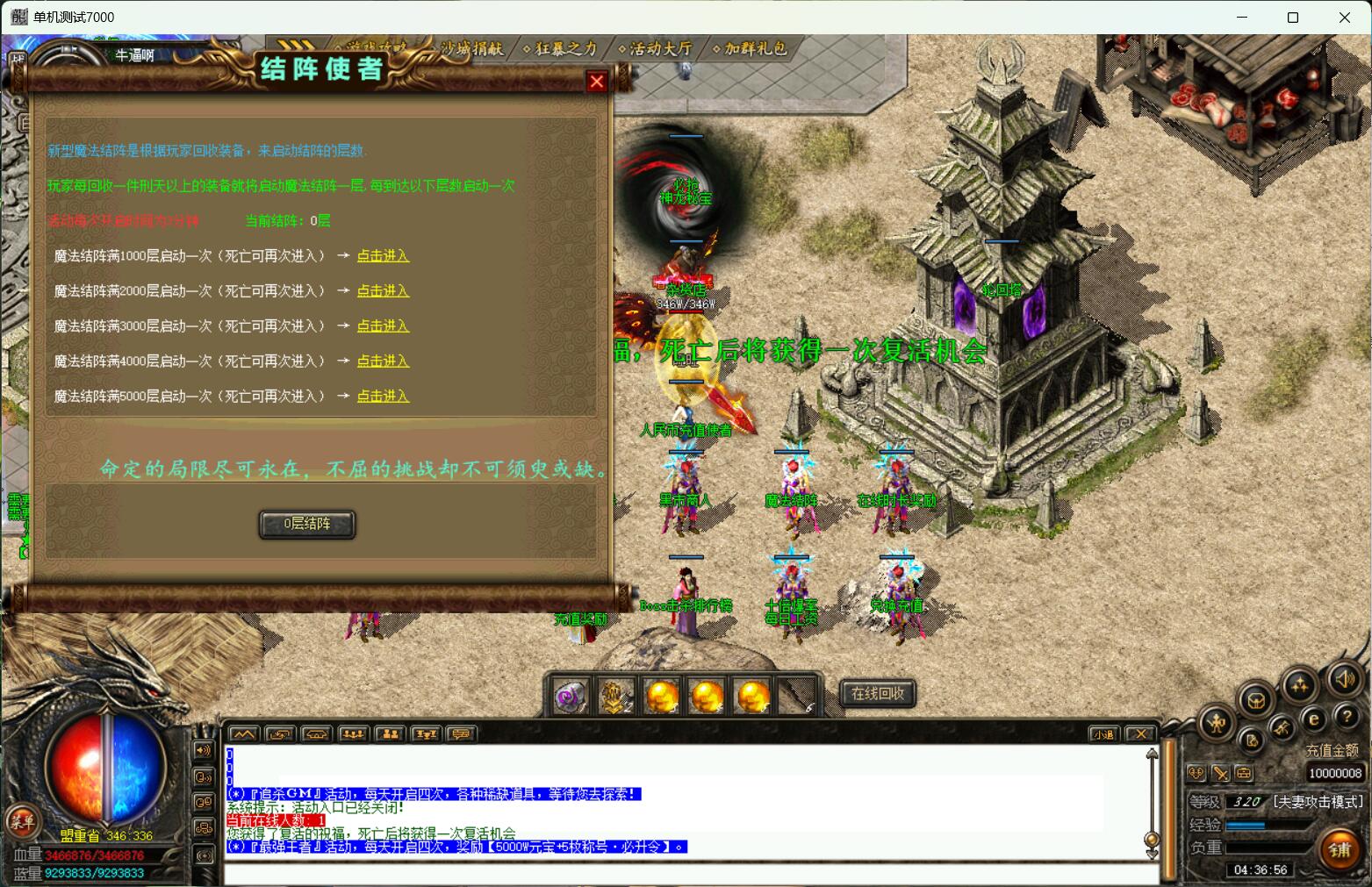
Task: Enter the 3000层 magic formation link
Action: click(383, 326)
